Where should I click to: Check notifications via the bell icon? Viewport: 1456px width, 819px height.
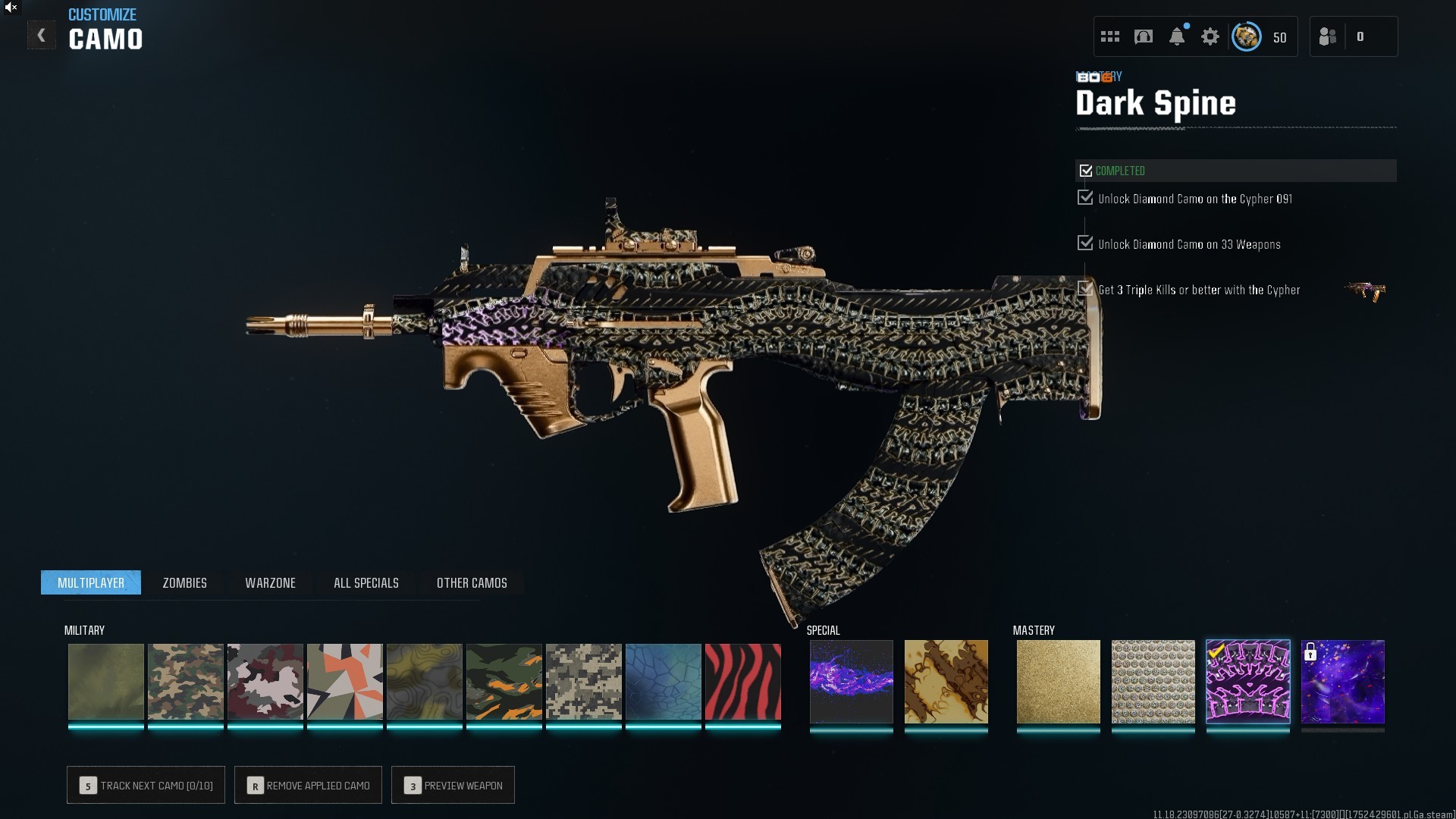1176,36
